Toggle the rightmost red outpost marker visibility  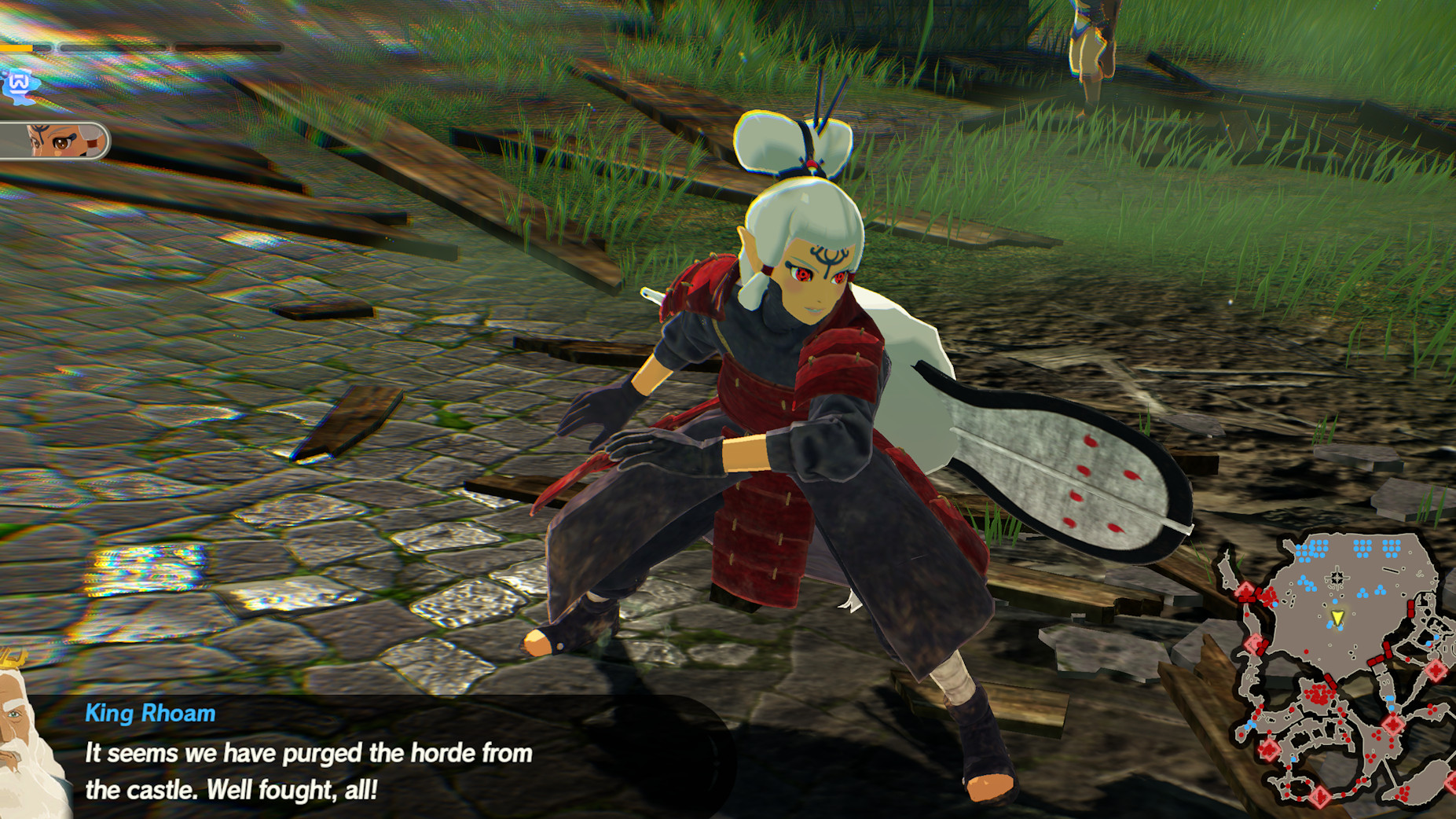(x=1436, y=669)
